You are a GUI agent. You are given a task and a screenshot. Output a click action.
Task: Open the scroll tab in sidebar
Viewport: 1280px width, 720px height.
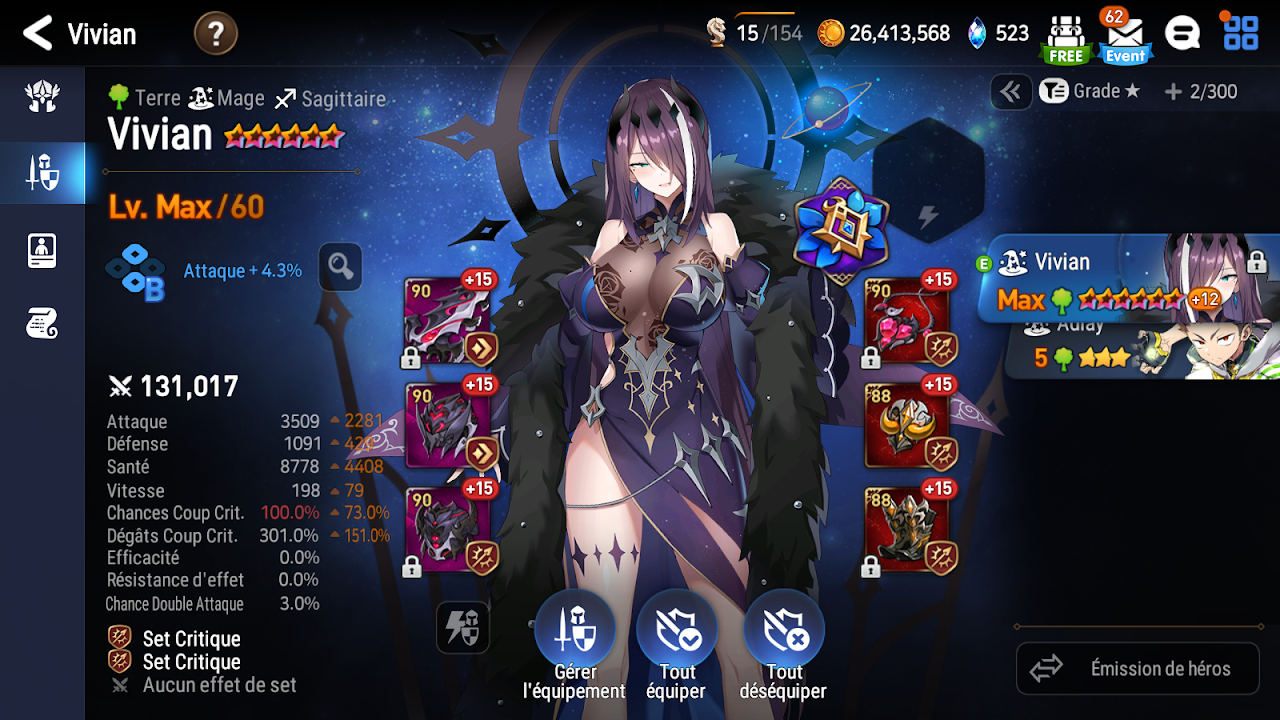click(x=42, y=323)
